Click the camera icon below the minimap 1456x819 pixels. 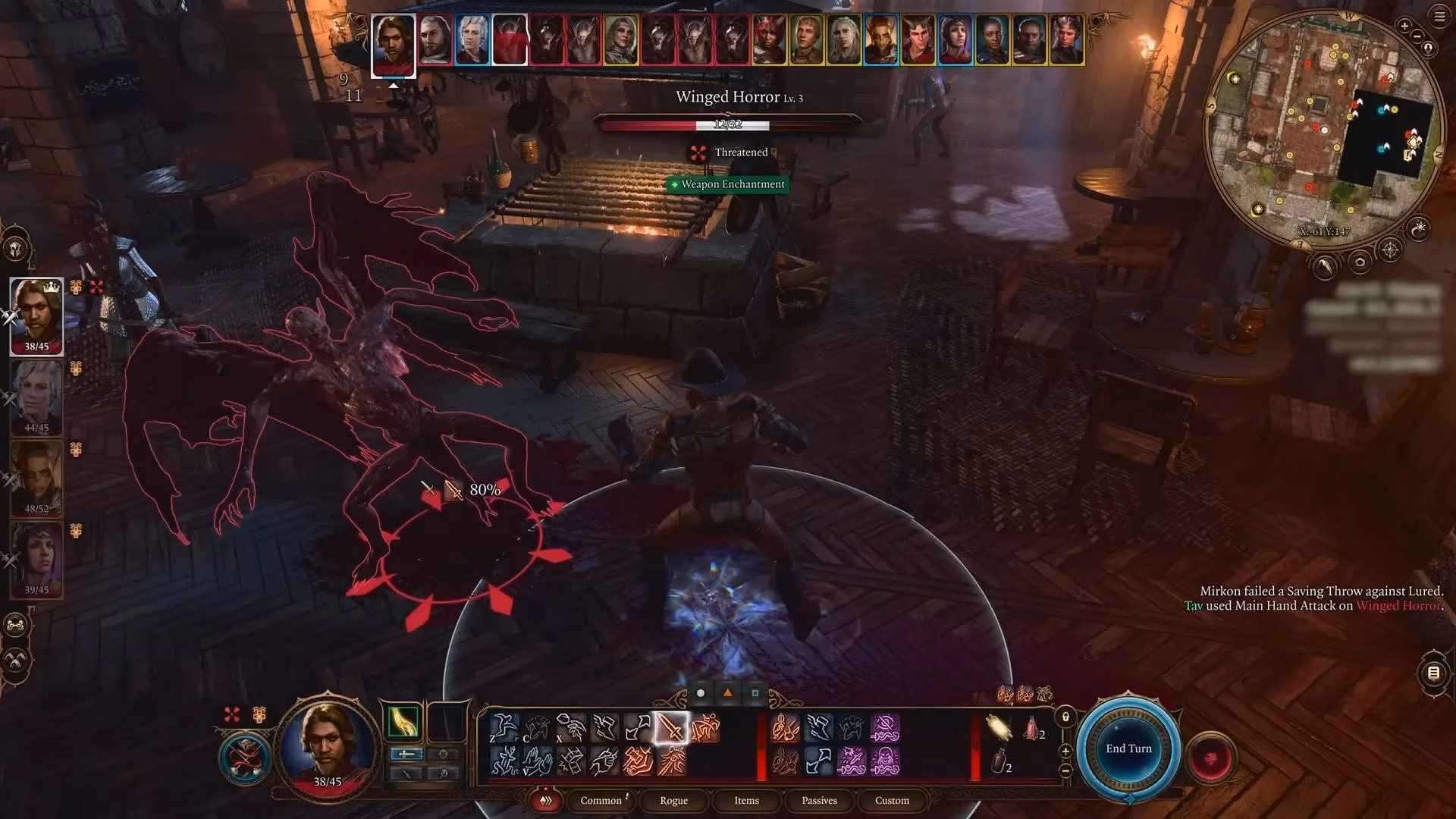pyautogui.click(x=1360, y=263)
